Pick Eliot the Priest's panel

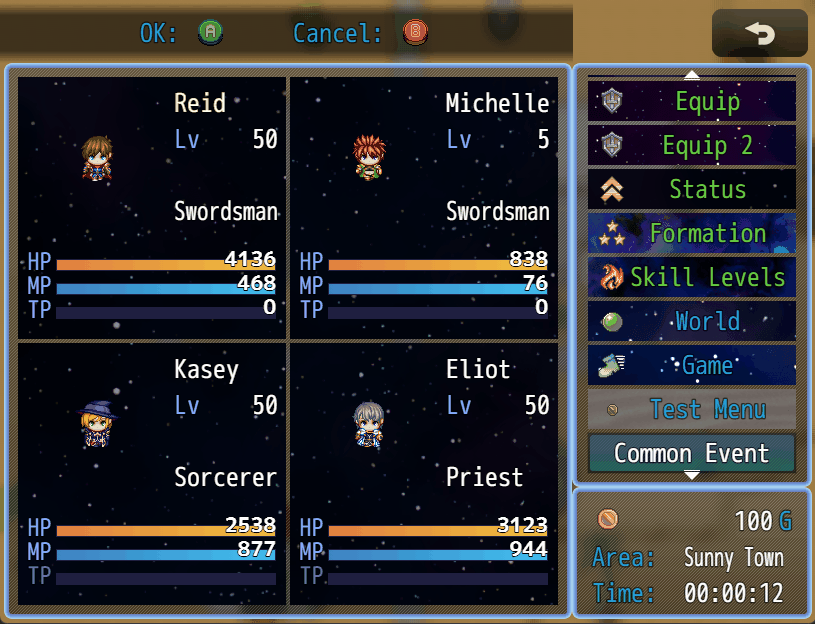pos(424,473)
